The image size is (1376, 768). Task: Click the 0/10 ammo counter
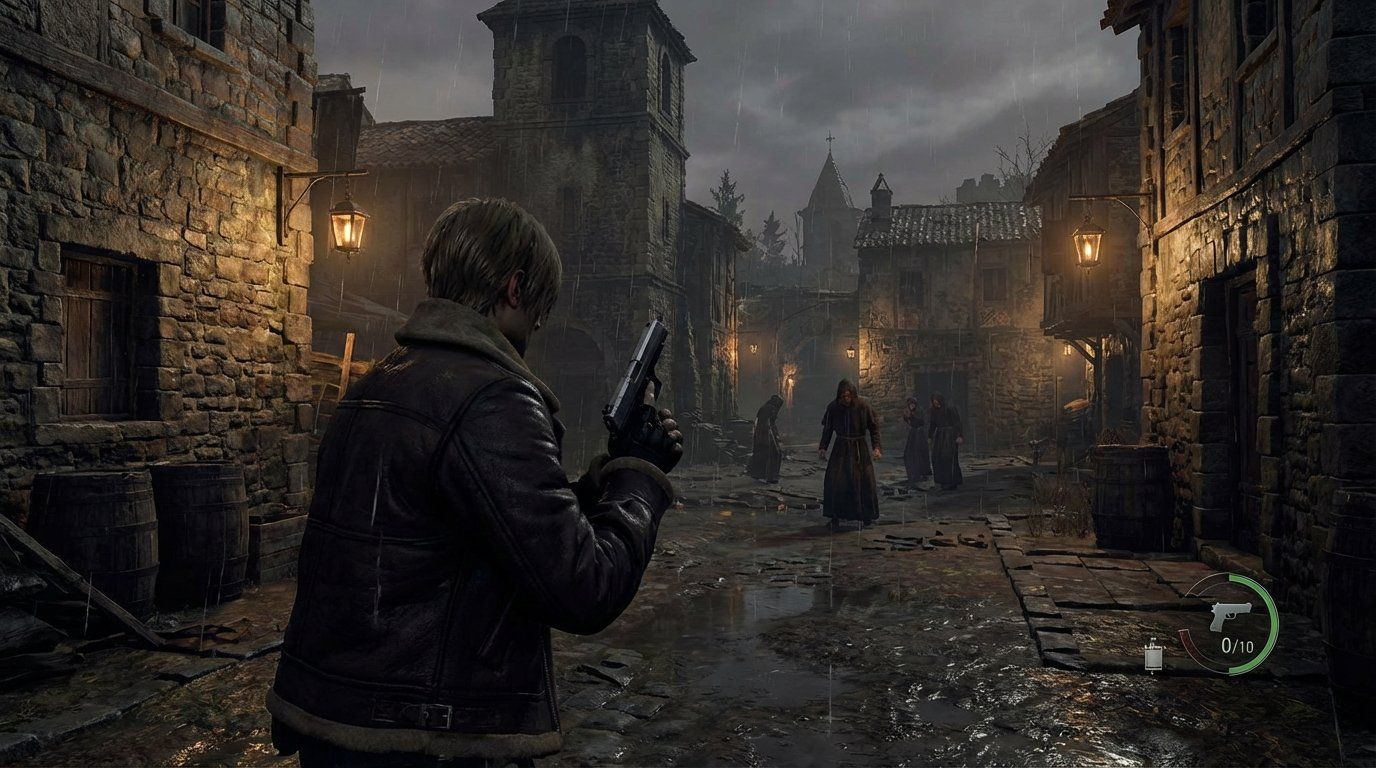coord(1237,646)
